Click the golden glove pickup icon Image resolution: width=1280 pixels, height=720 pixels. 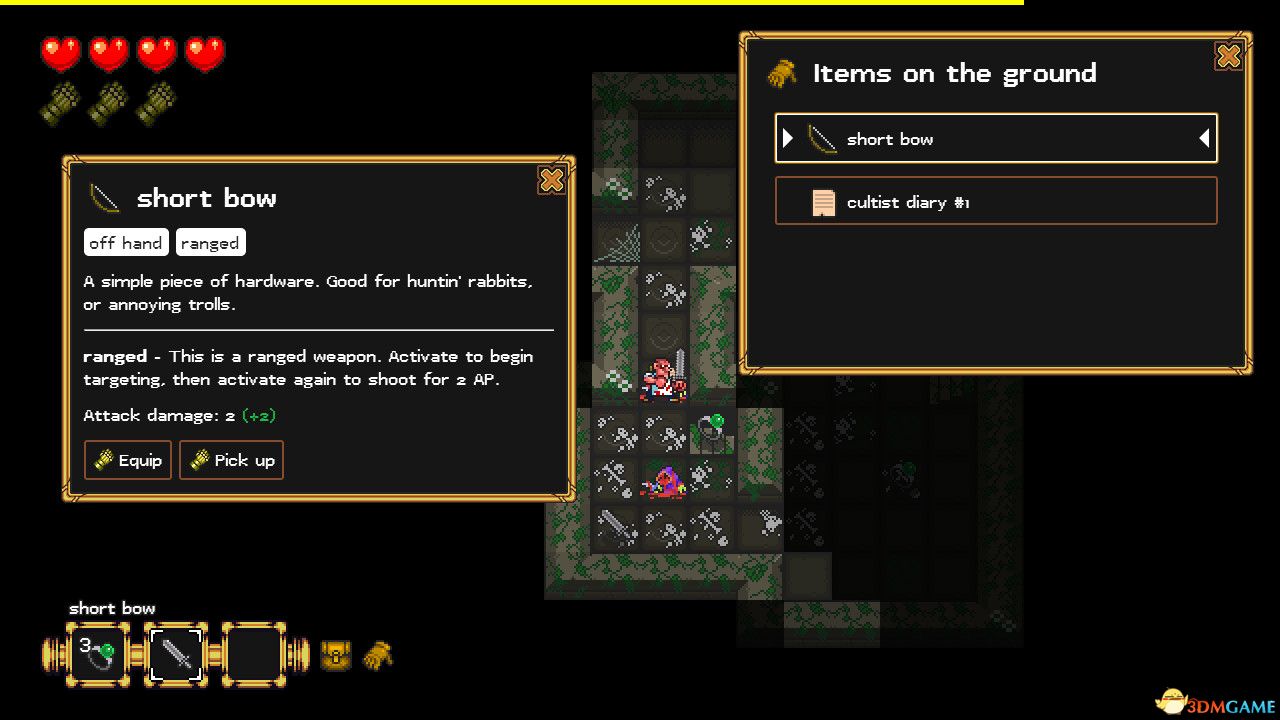click(x=378, y=655)
